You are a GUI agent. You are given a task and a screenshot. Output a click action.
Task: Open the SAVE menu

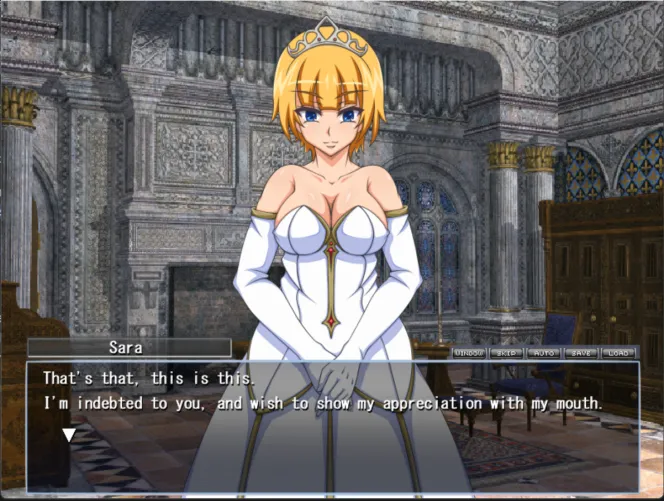click(581, 352)
